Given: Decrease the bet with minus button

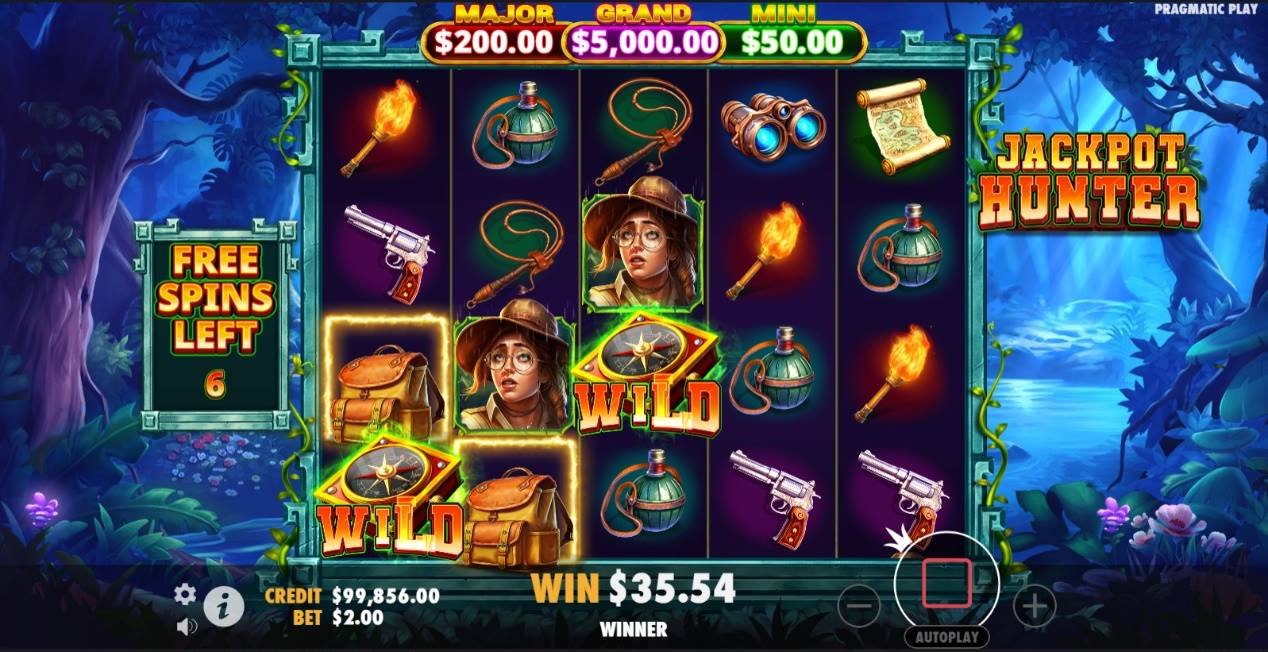Looking at the screenshot, I should point(858,604).
